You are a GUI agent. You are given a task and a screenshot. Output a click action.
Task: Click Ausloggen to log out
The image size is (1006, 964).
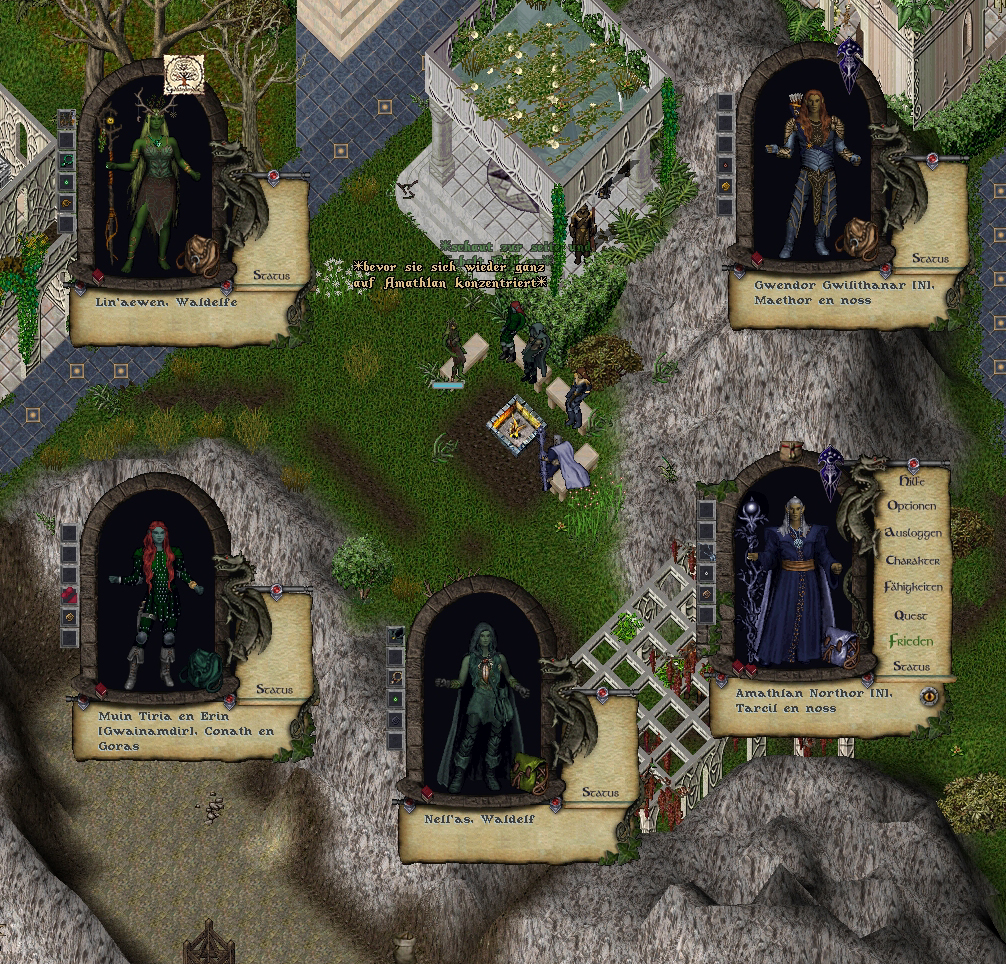click(914, 534)
